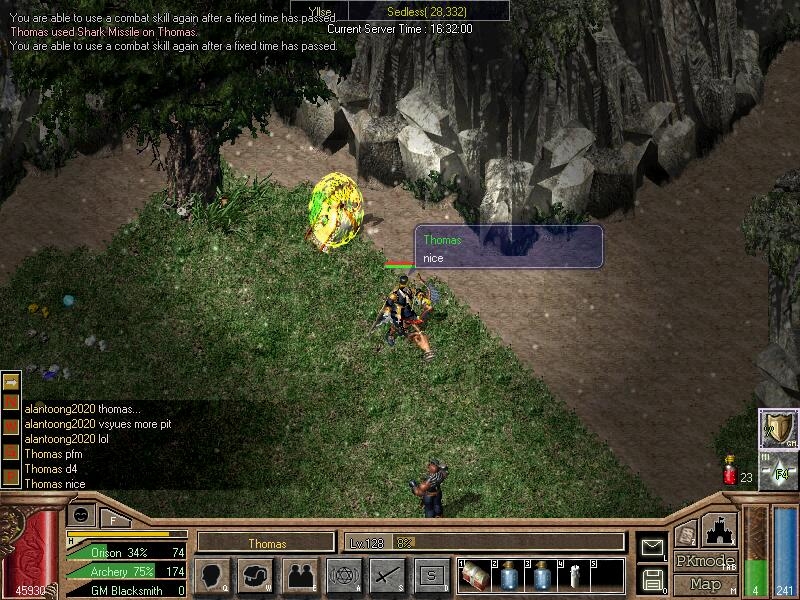Click the square S button

432,575
